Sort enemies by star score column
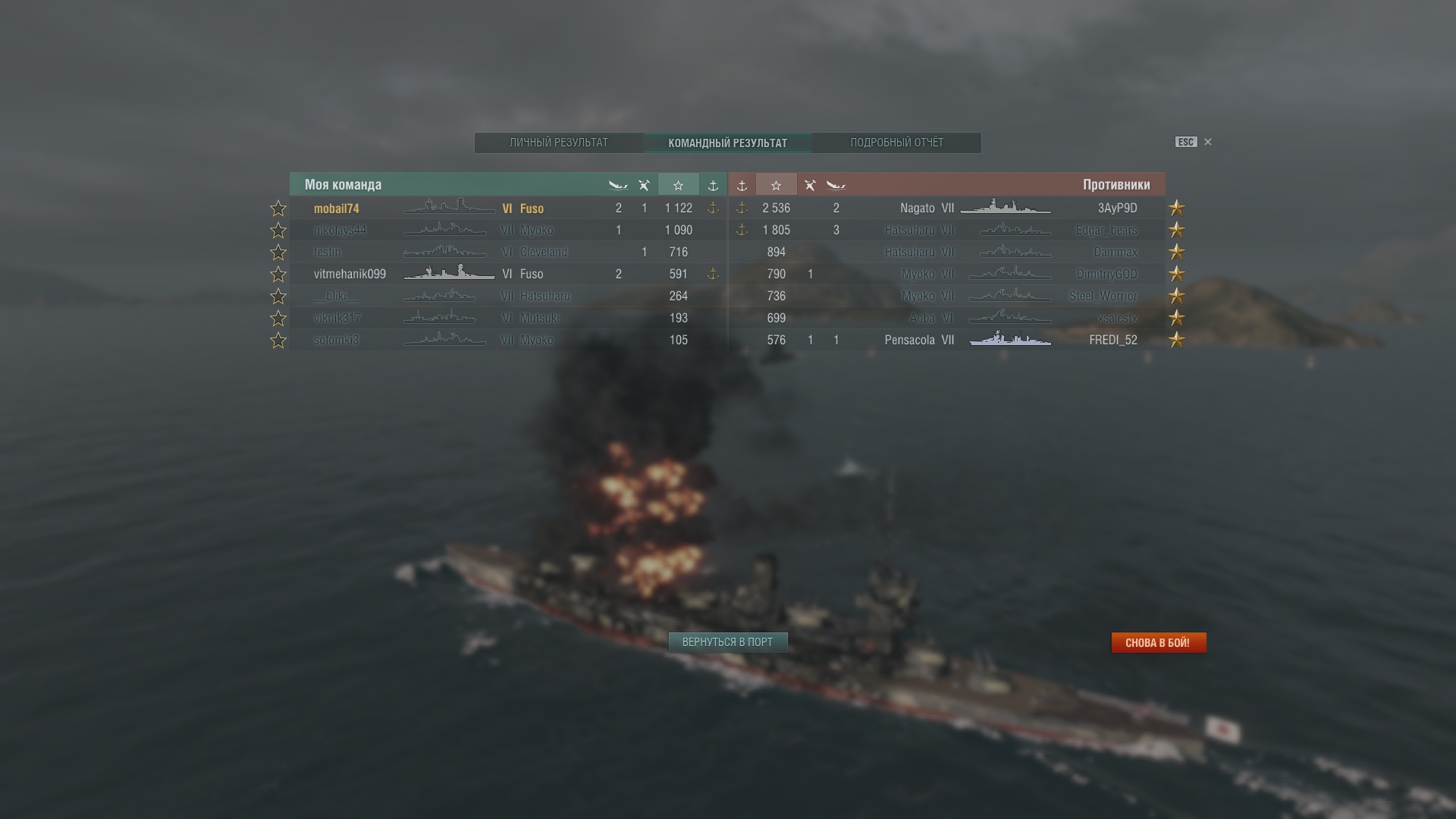The height and width of the screenshot is (819, 1456). 776,185
